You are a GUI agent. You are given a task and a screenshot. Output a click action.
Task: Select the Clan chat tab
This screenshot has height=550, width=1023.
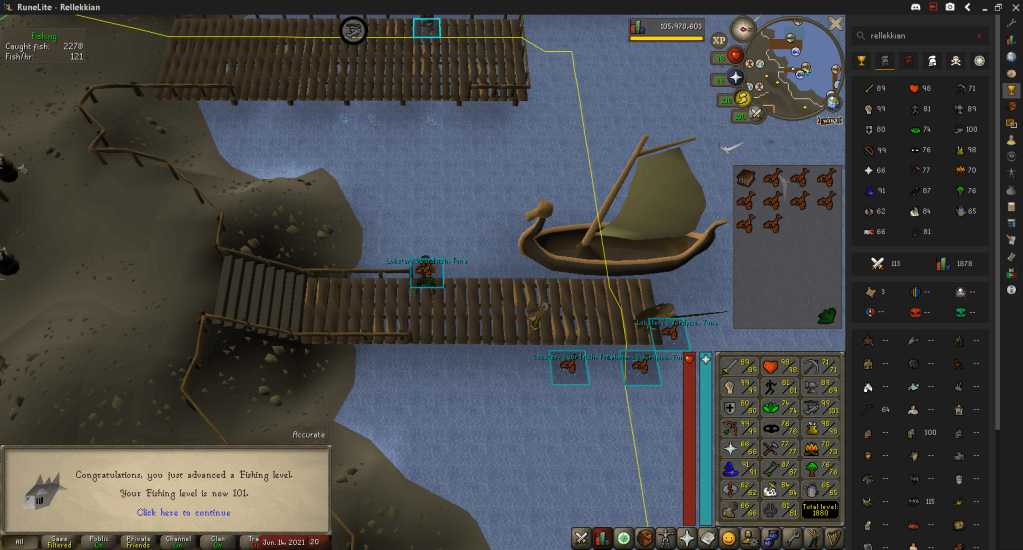217,541
